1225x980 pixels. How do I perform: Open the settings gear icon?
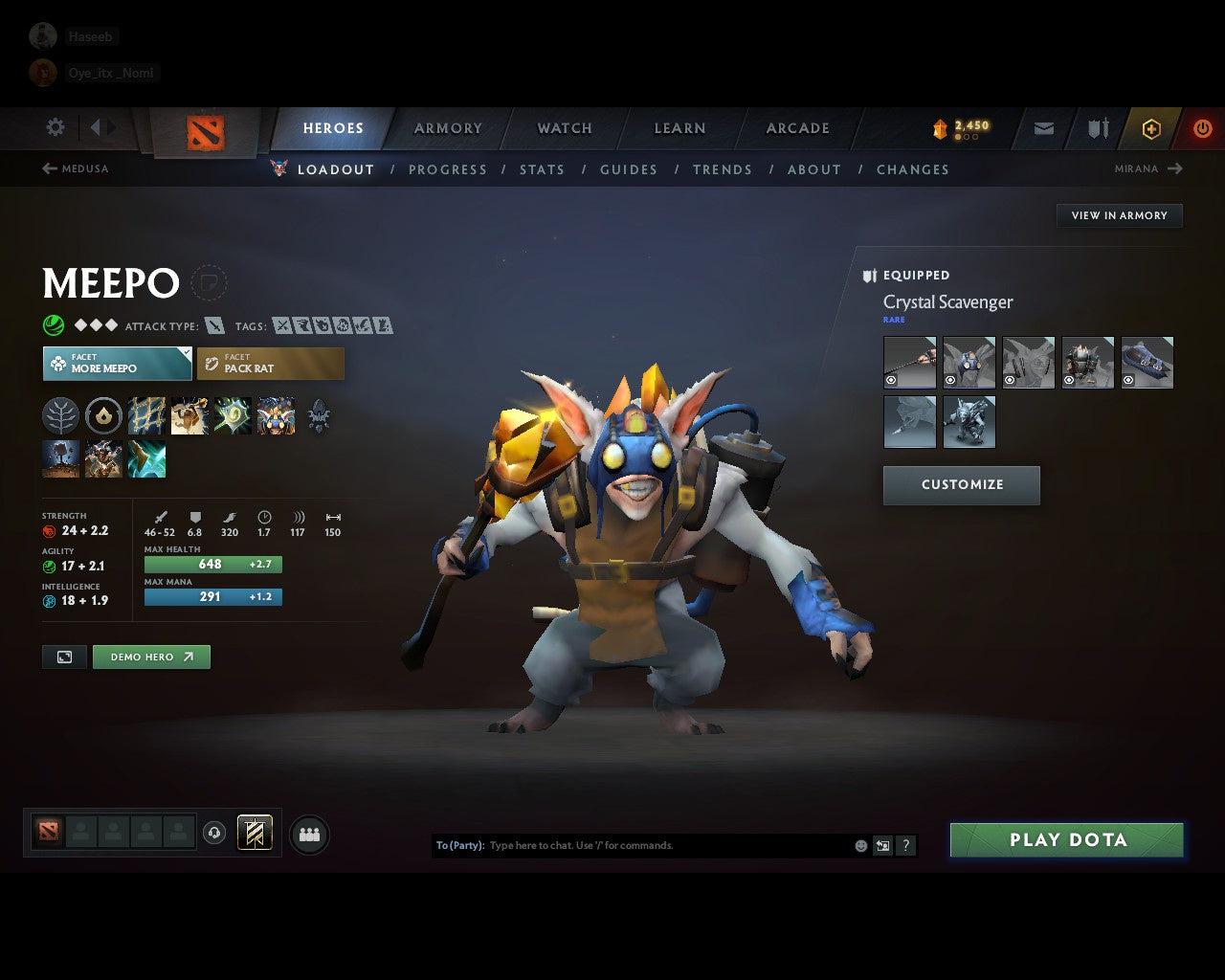click(55, 126)
